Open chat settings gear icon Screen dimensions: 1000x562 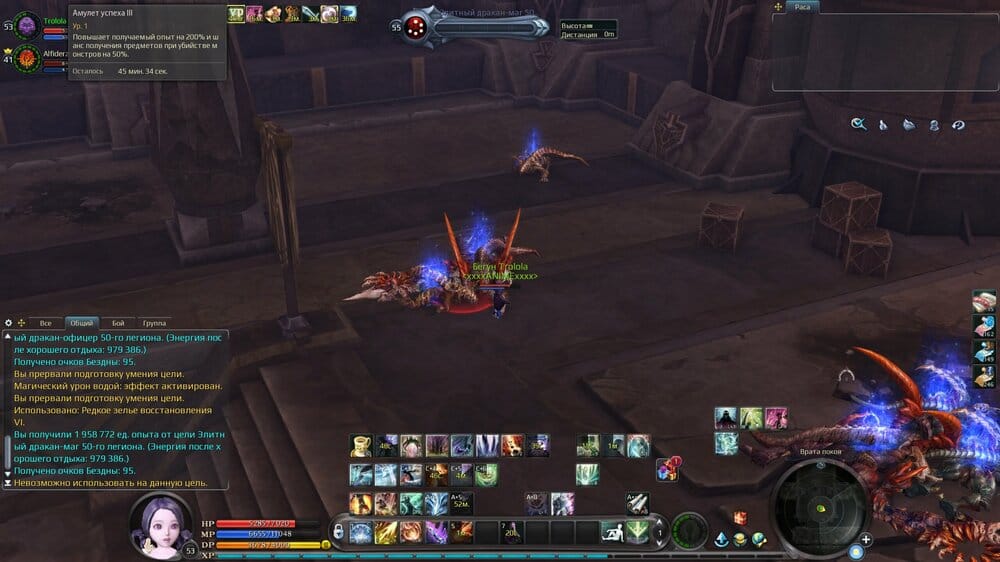pos(9,323)
